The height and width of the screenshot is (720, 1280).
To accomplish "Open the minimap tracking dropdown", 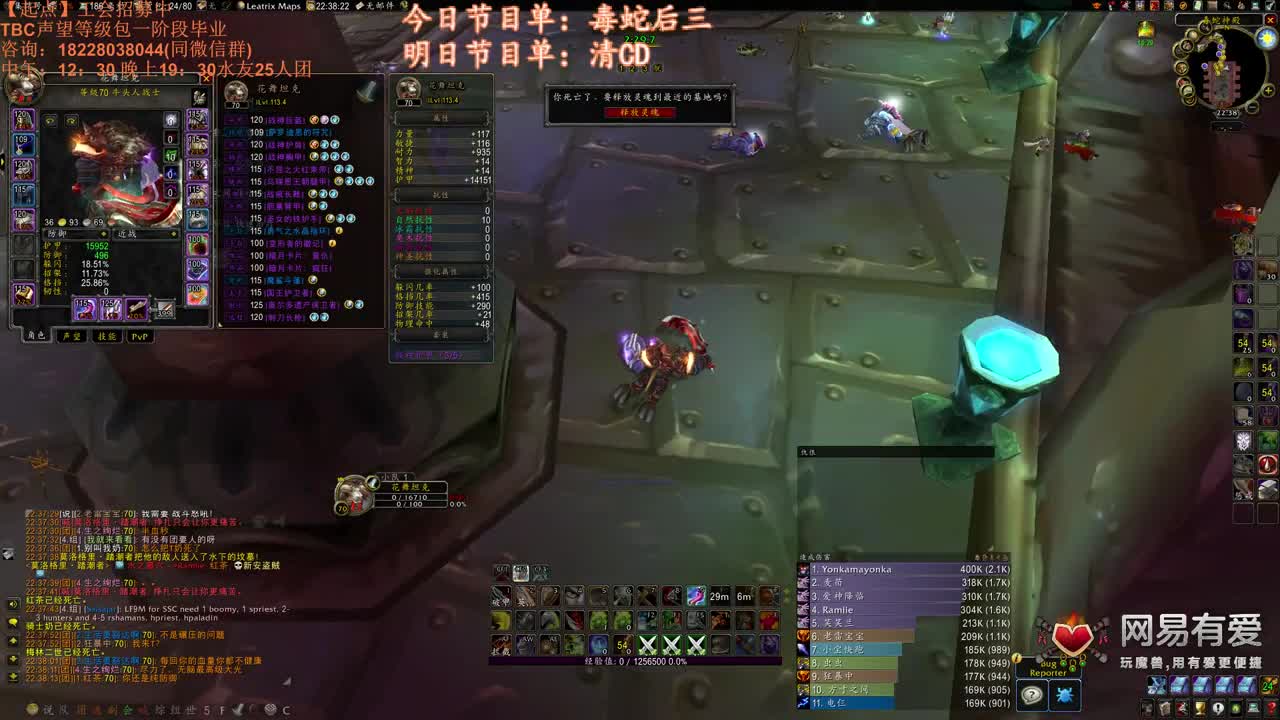I will (x=1205, y=28).
